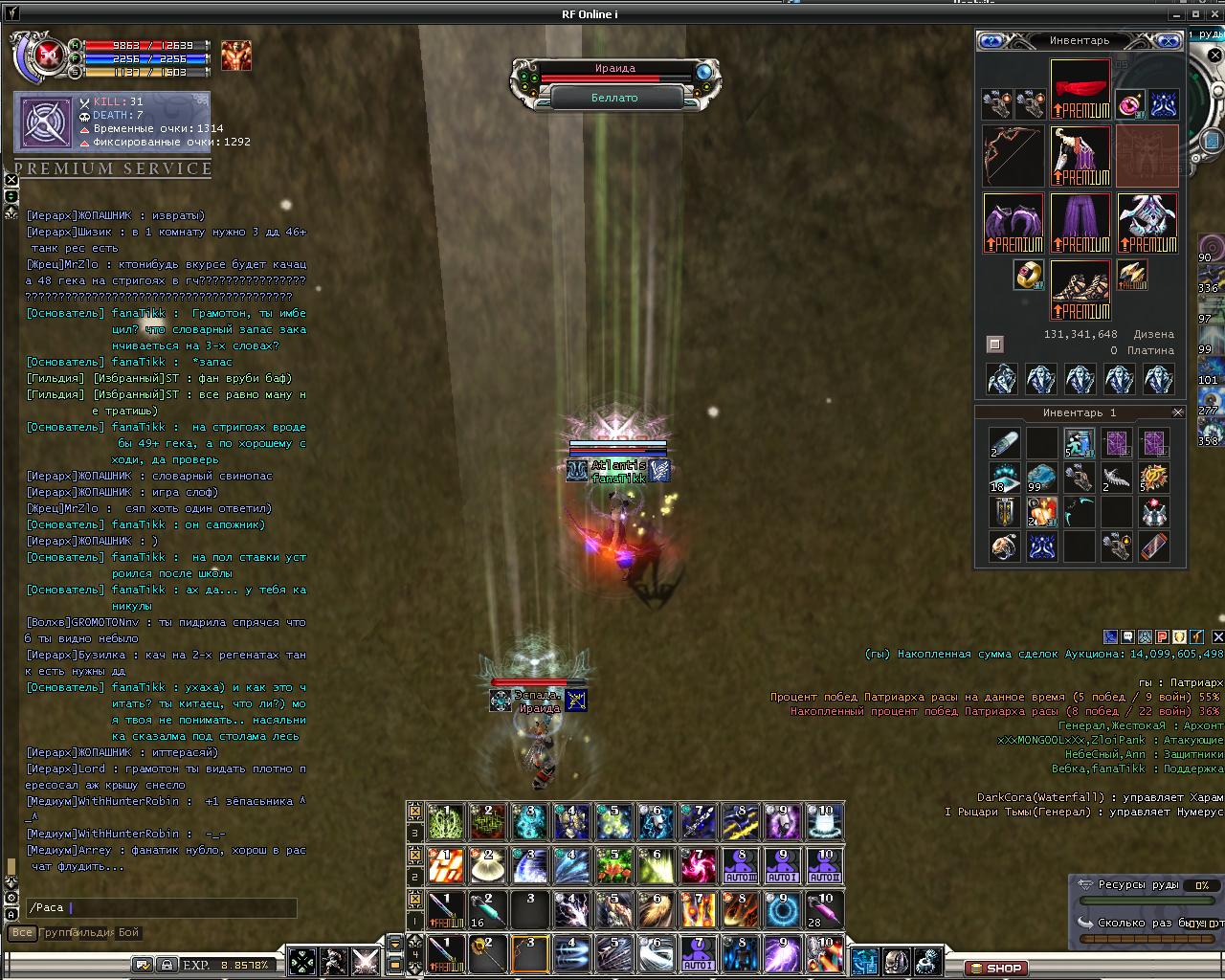This screenshot has width=1225, height=980.
Task: Select the purple premium pants slot
Action: (x=1080, y=223)
